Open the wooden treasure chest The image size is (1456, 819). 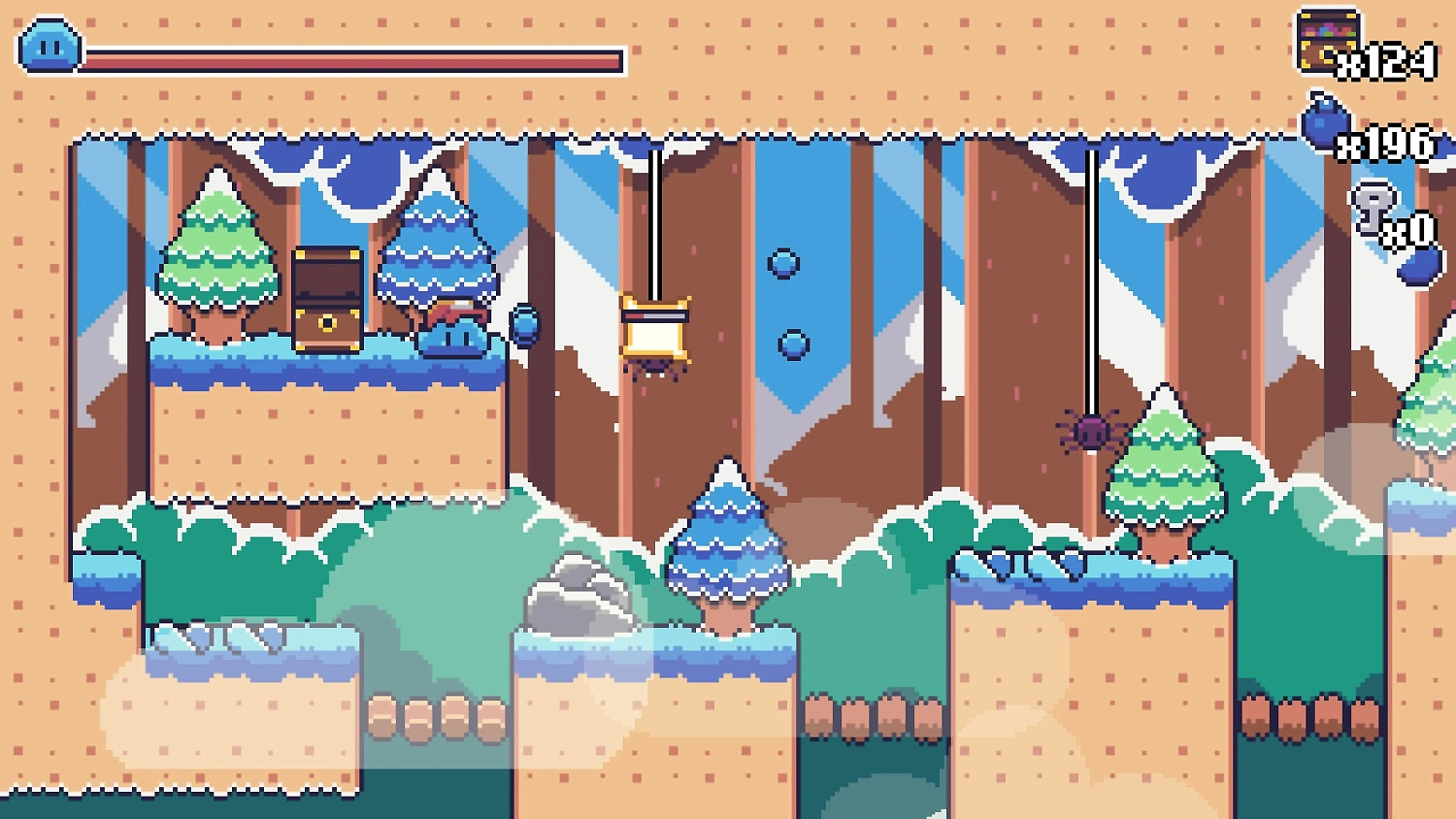(325, 301)
